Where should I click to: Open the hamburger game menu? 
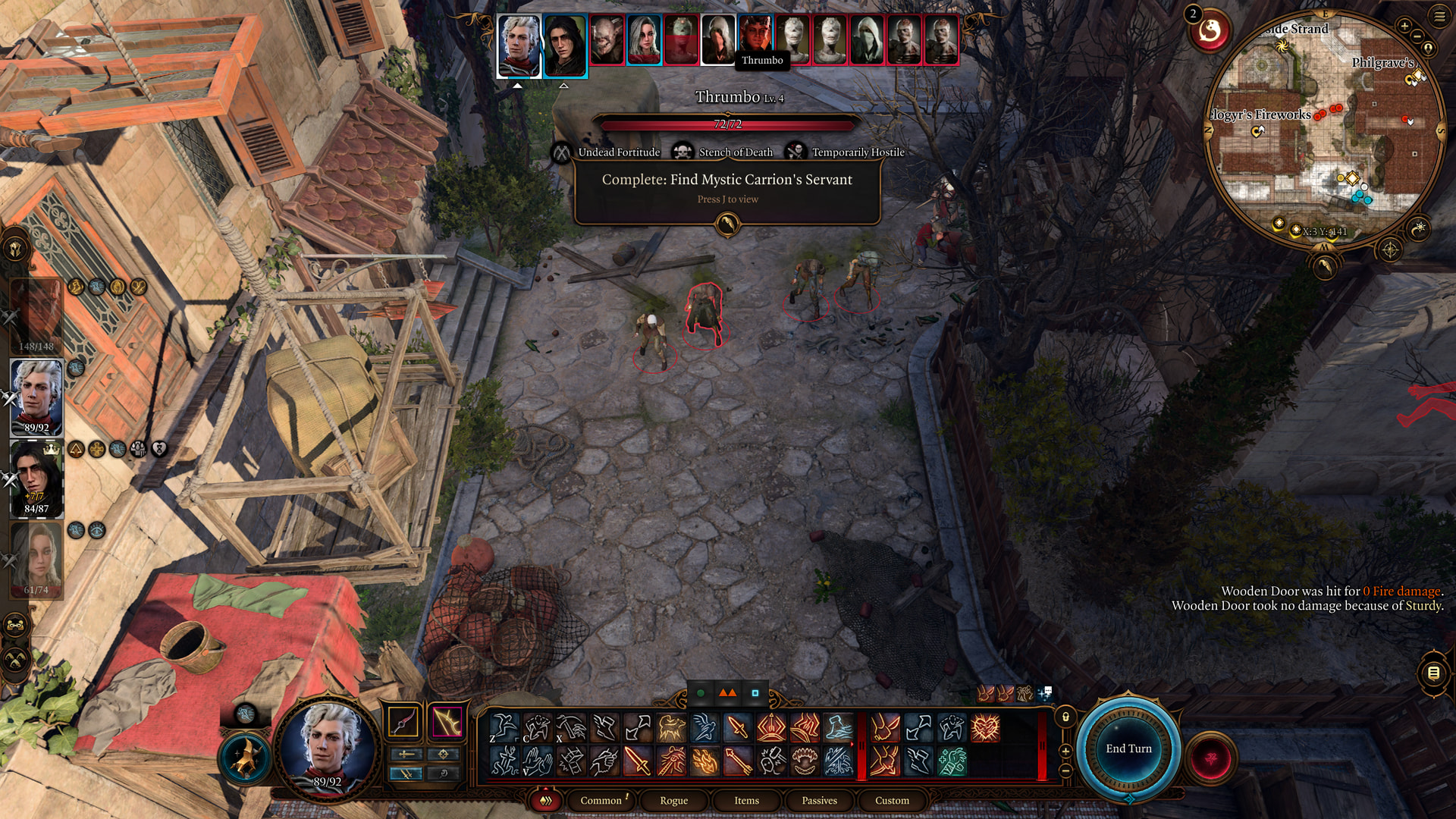coord(1439,17)
